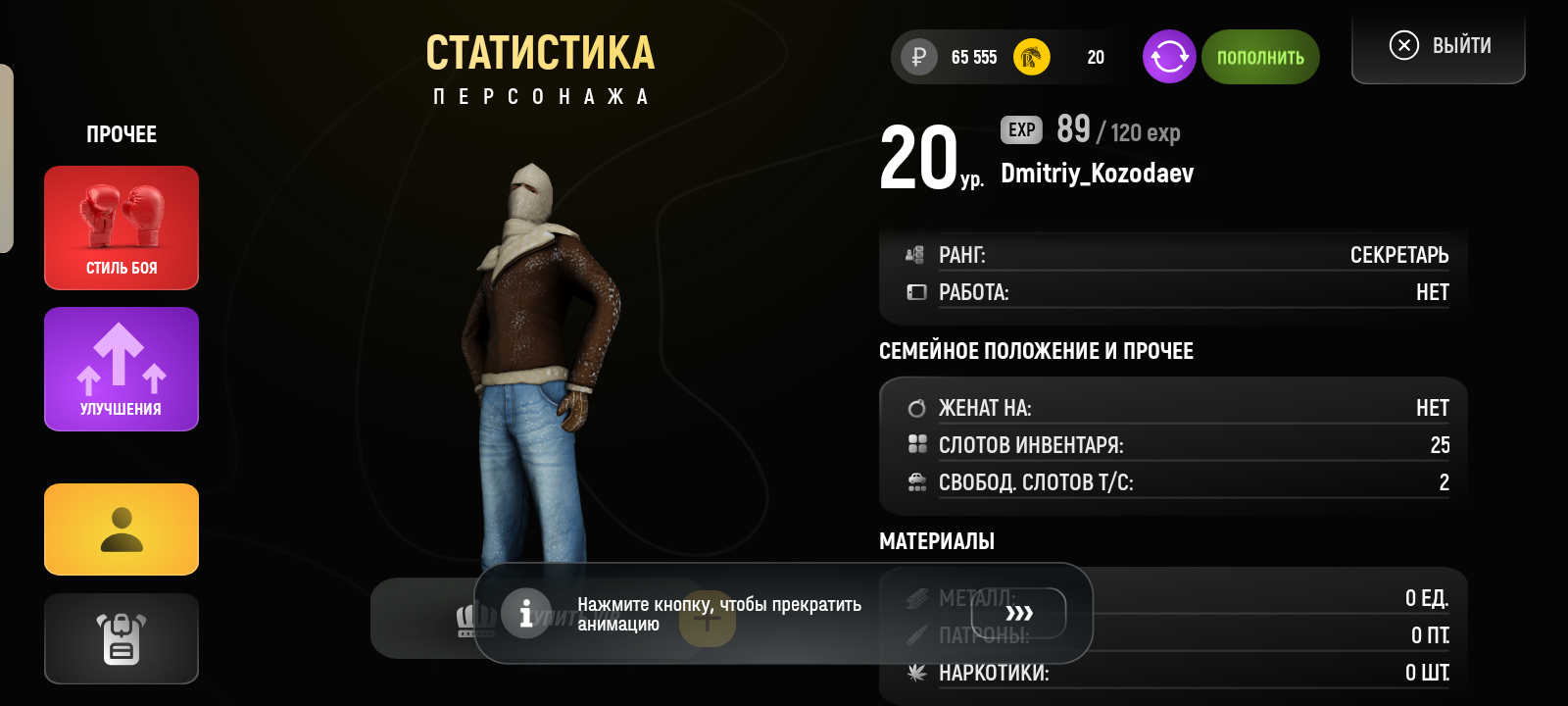Expand materials section with the chevron arrows

pos(1023,613)
